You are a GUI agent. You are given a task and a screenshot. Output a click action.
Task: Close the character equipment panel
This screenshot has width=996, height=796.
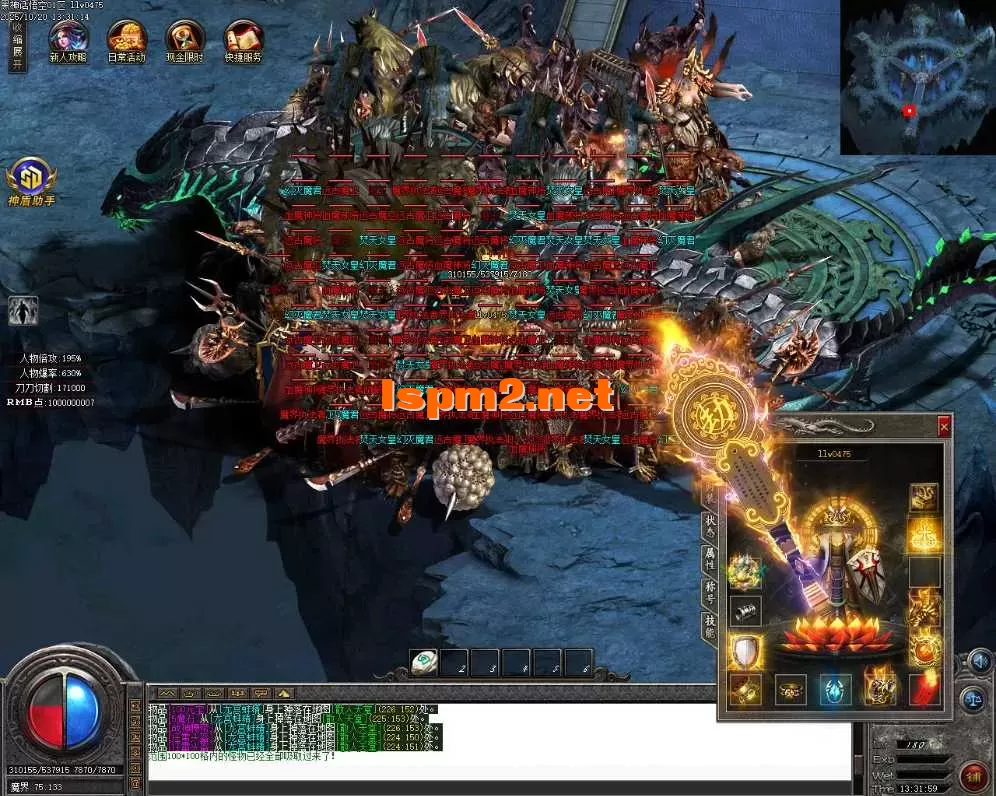[943, 426]
